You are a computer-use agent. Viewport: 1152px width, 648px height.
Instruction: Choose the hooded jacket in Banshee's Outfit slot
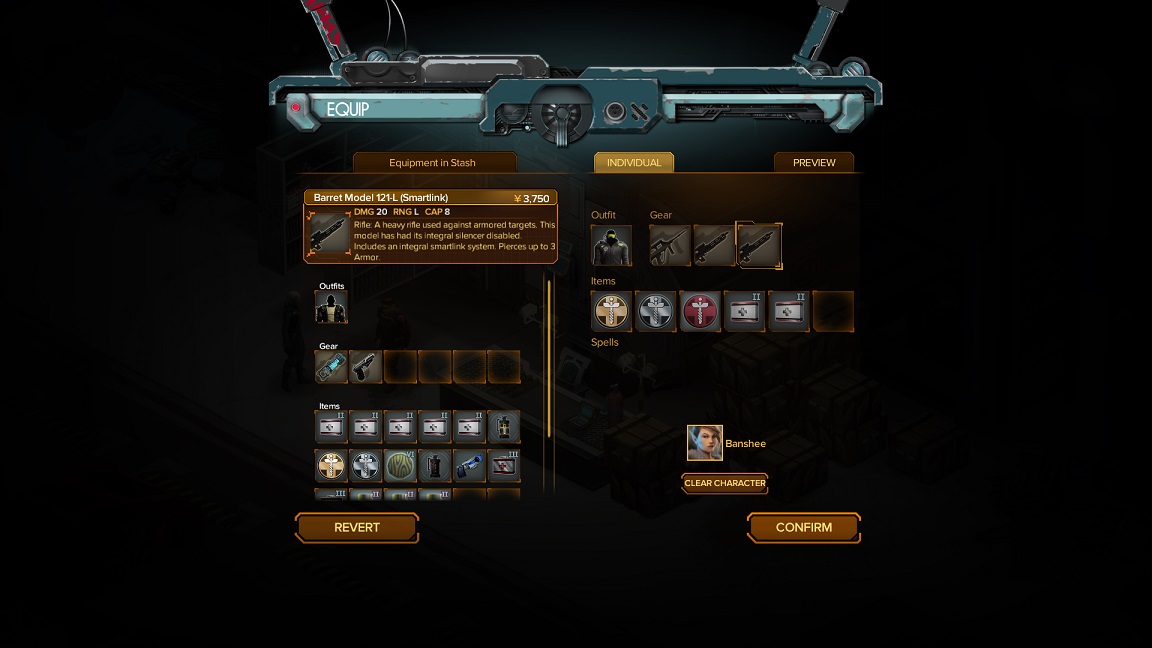click(x=611, y=246)
